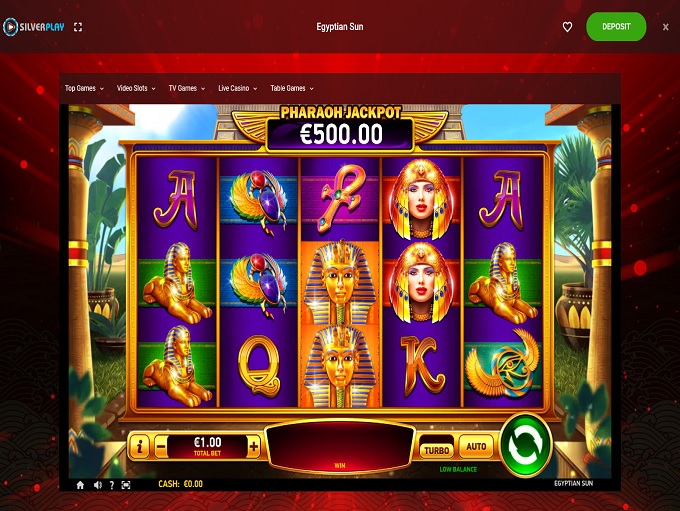Expand the Live Casino menu
Screen dimensions: 680x511
238,88
